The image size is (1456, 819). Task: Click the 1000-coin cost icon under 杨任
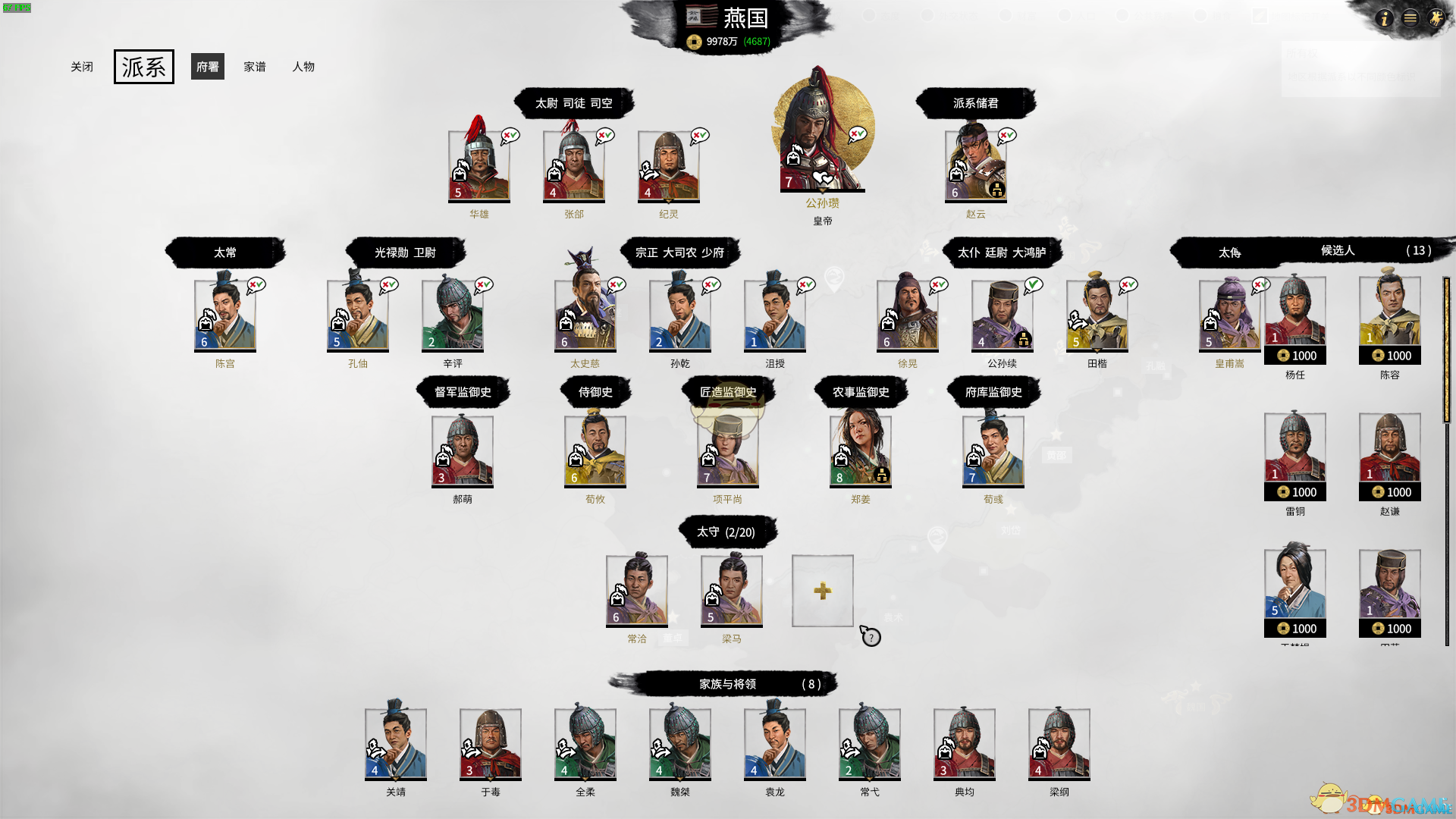1295,355
